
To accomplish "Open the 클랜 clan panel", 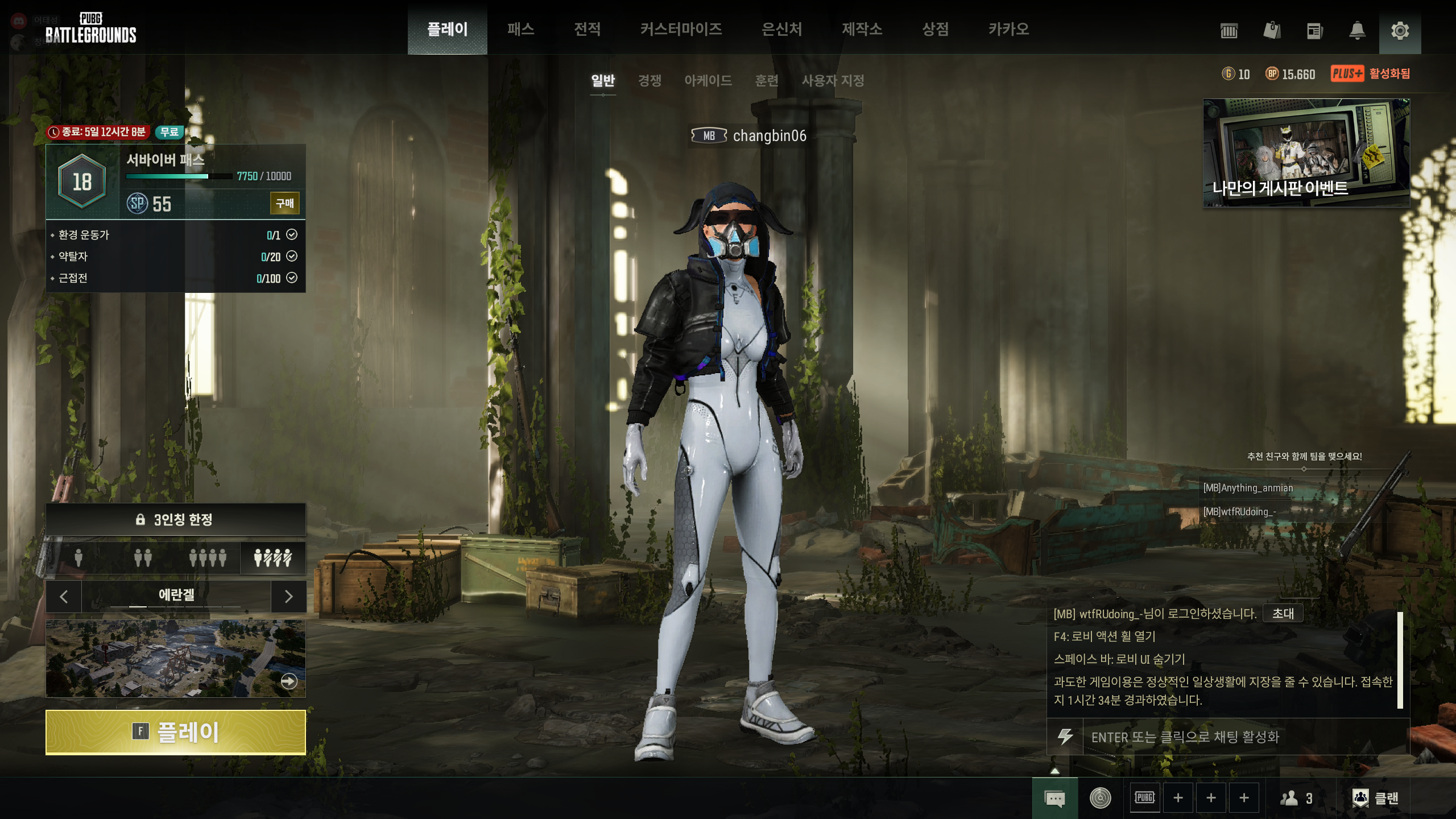I will 1376,798.
